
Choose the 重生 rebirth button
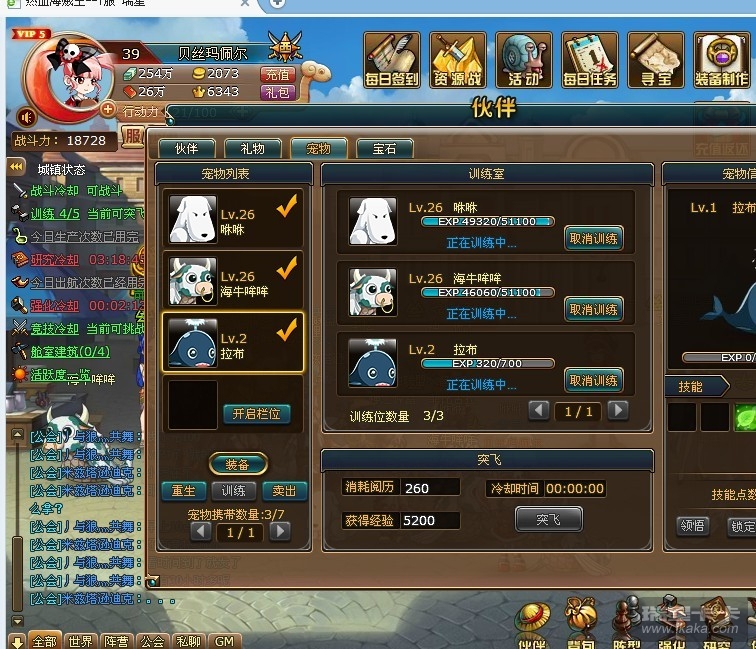(184, 491)
